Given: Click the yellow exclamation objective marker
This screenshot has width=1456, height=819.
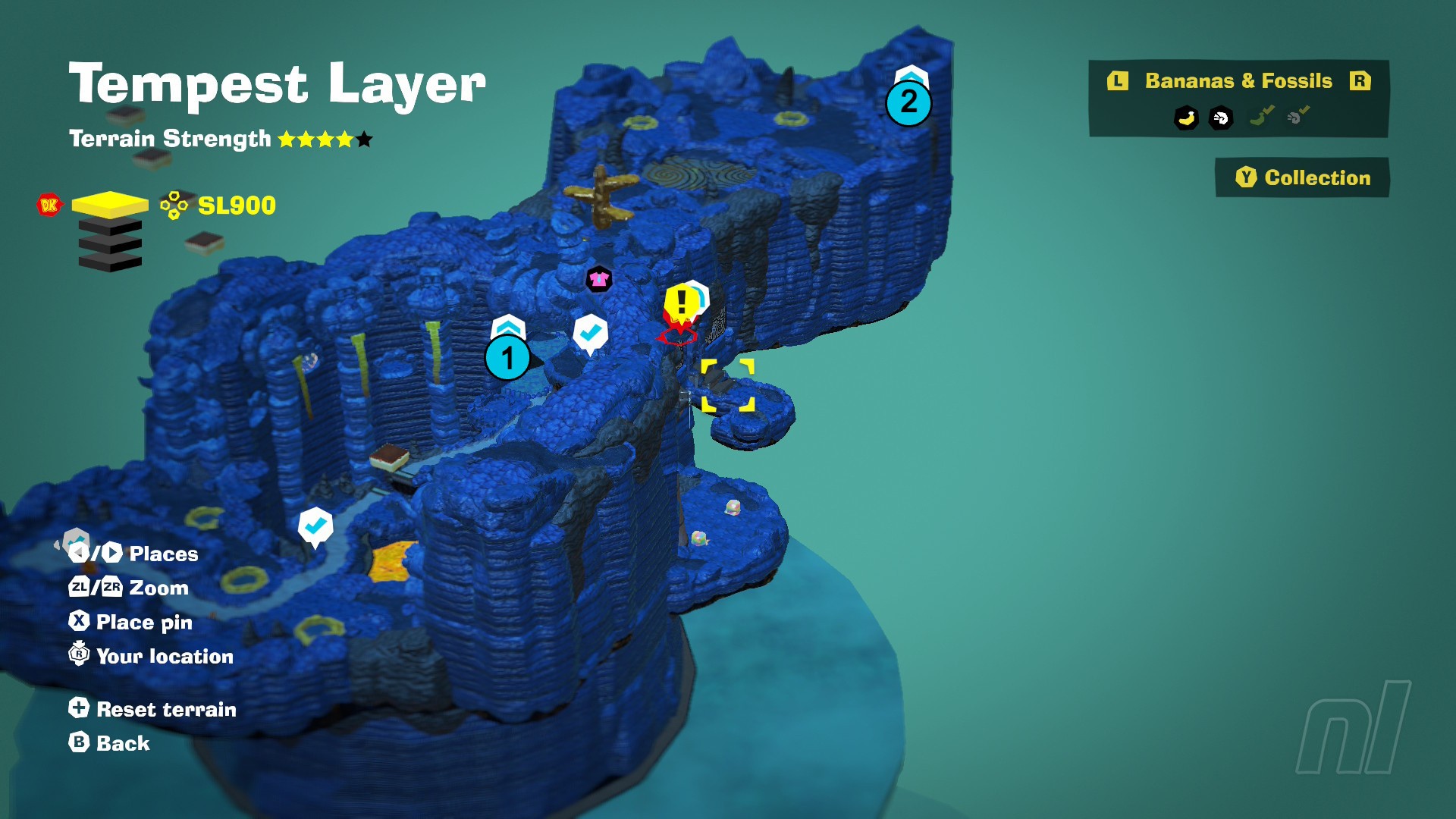Looking at the screenshot, I should coord(682,303).
